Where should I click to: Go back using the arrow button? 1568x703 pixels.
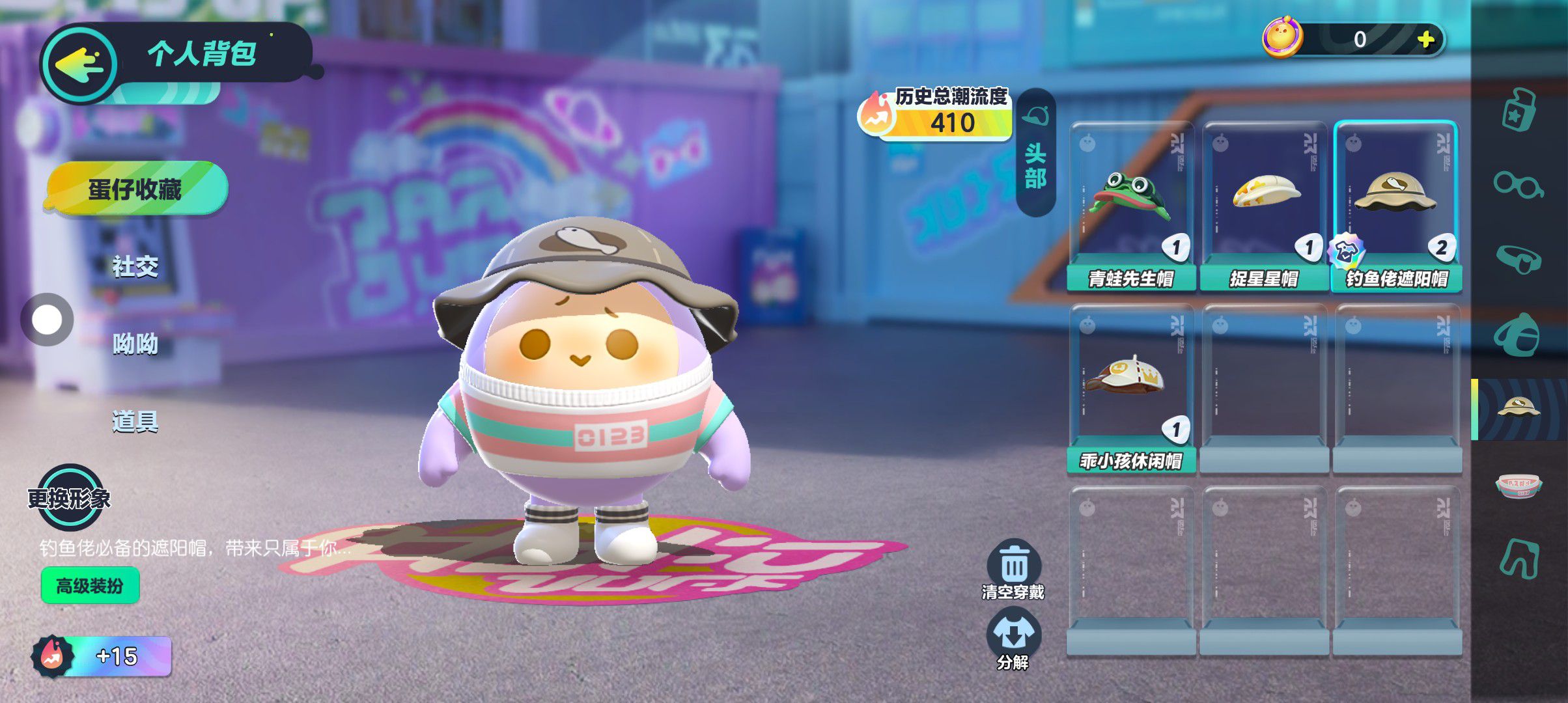(x=79, y=65)
